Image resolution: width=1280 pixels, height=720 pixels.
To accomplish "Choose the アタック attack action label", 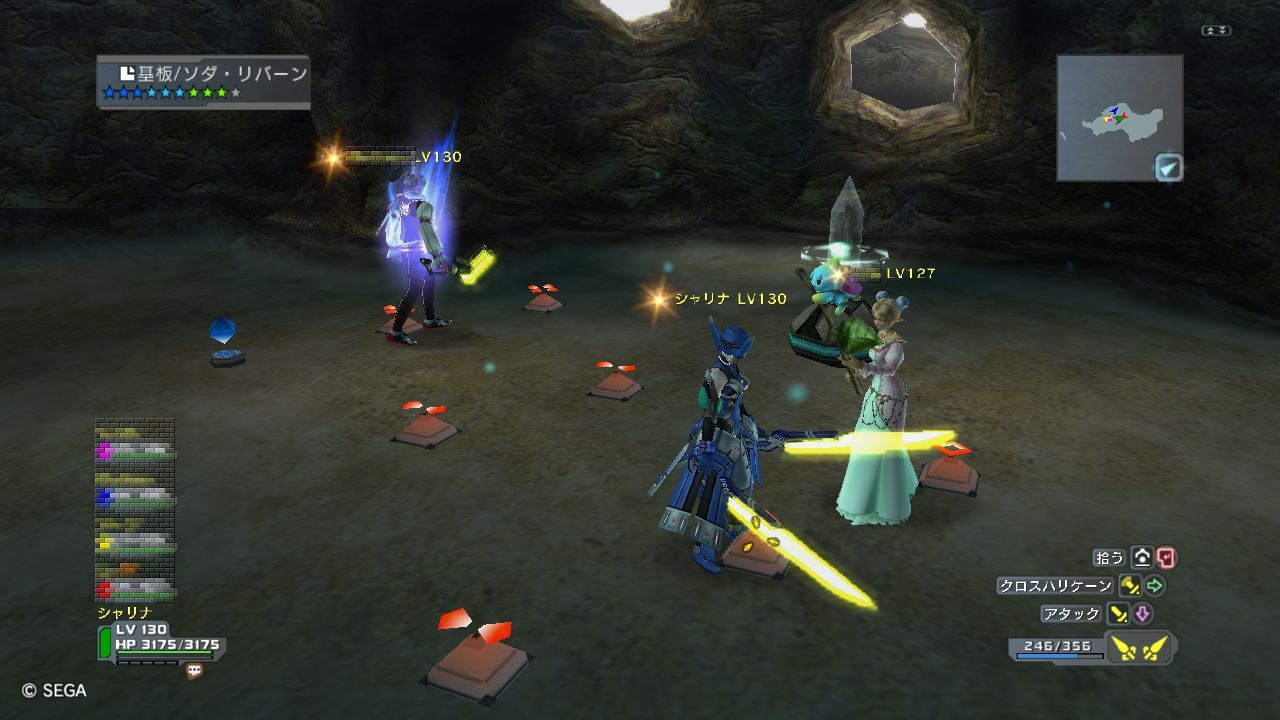I will point(1071,614).
